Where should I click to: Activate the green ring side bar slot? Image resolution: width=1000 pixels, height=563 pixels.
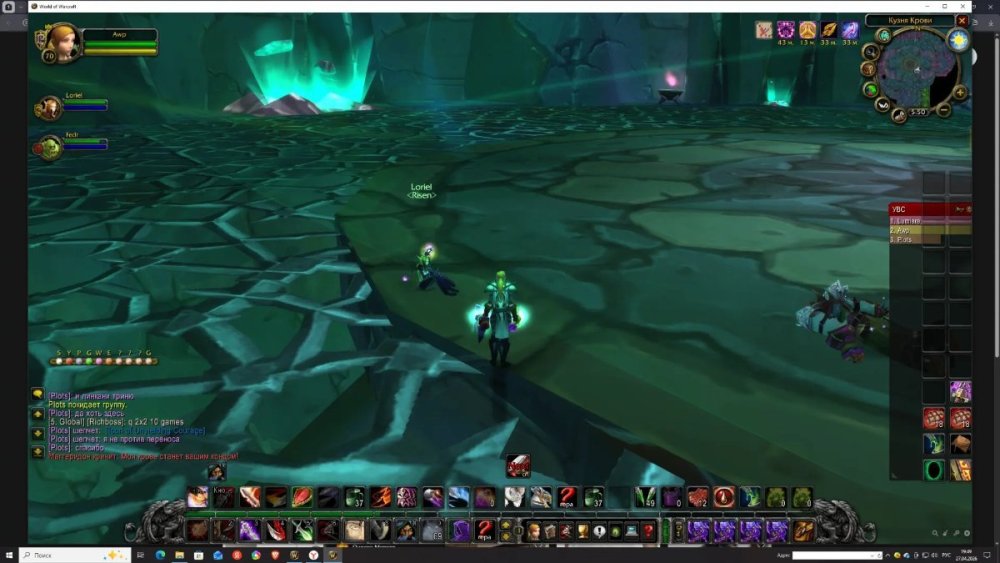click(934, 469)
